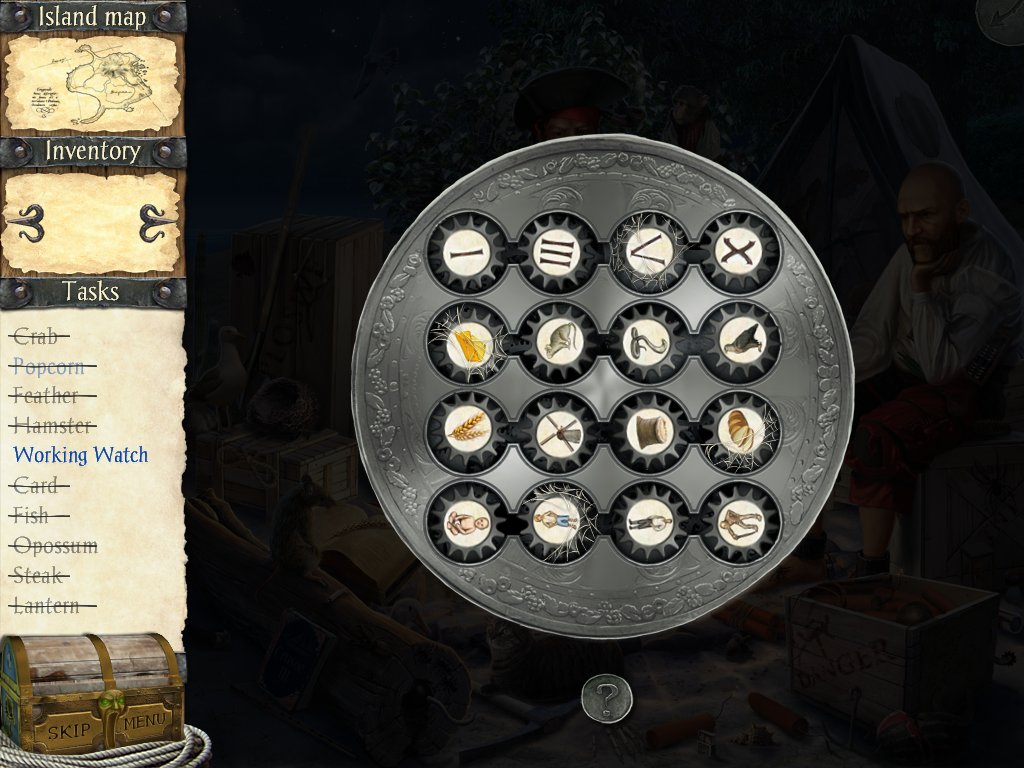Click the question mark hint coin
Viewport: 1024px width, 768px height.
[x=607, y=697]
